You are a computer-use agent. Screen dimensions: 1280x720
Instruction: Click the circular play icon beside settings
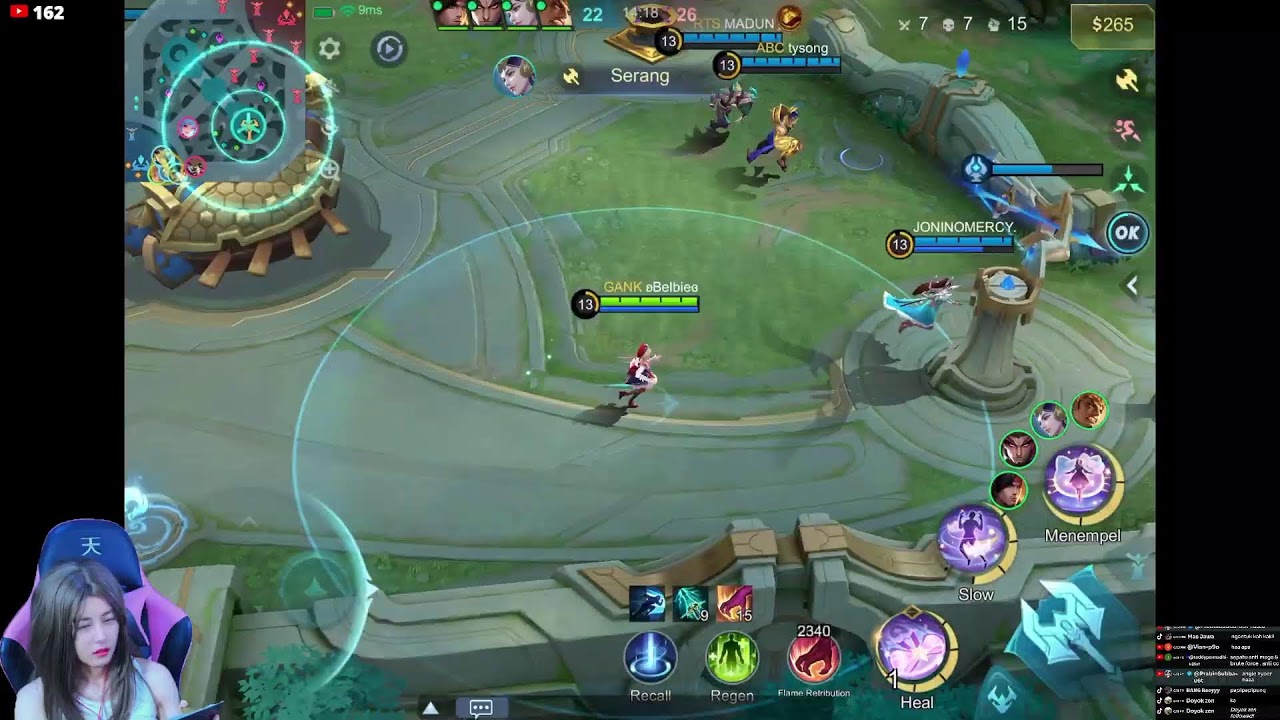coord(389,48)
